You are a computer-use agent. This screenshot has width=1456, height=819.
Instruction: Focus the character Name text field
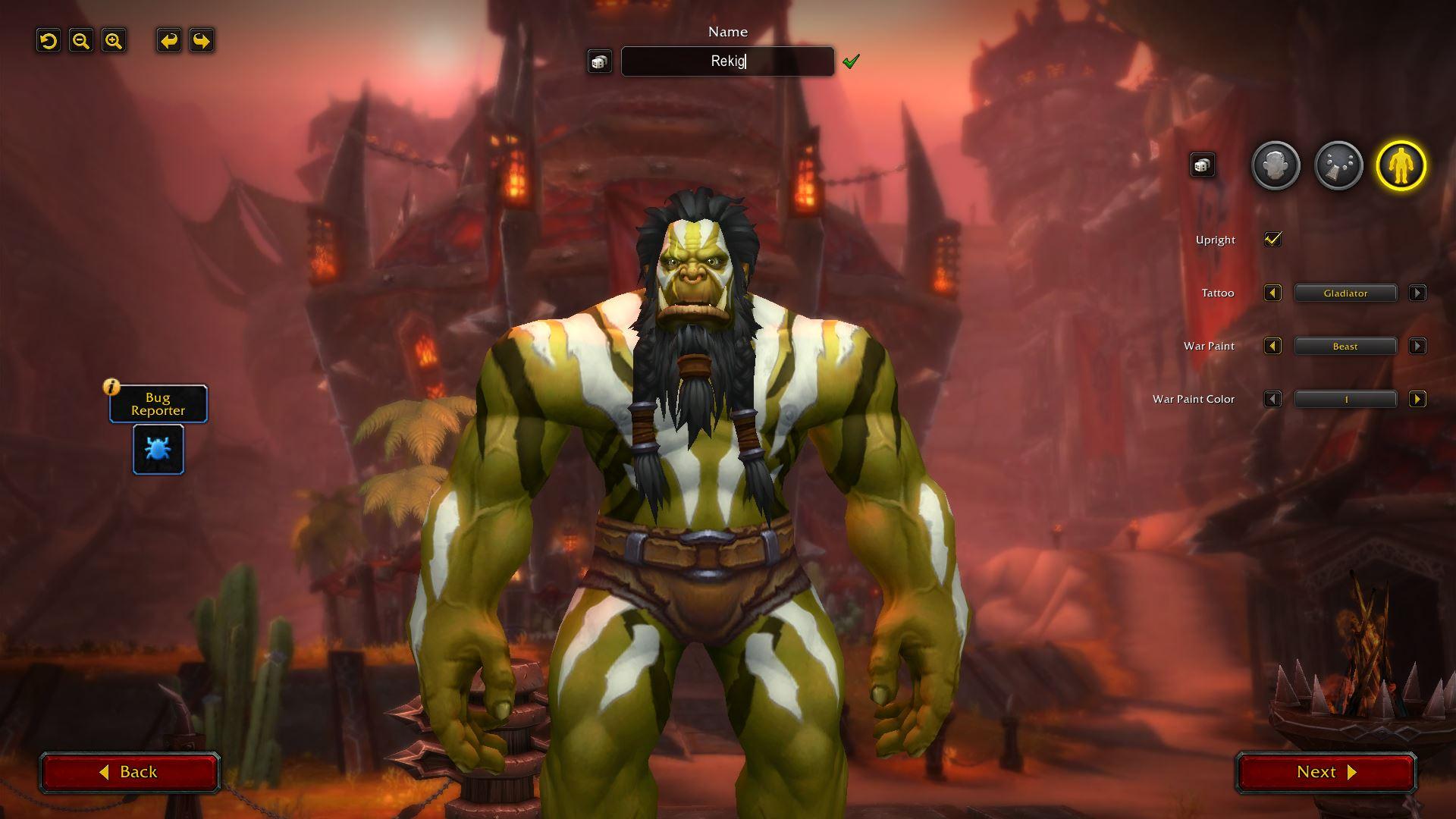pos(727,61)
